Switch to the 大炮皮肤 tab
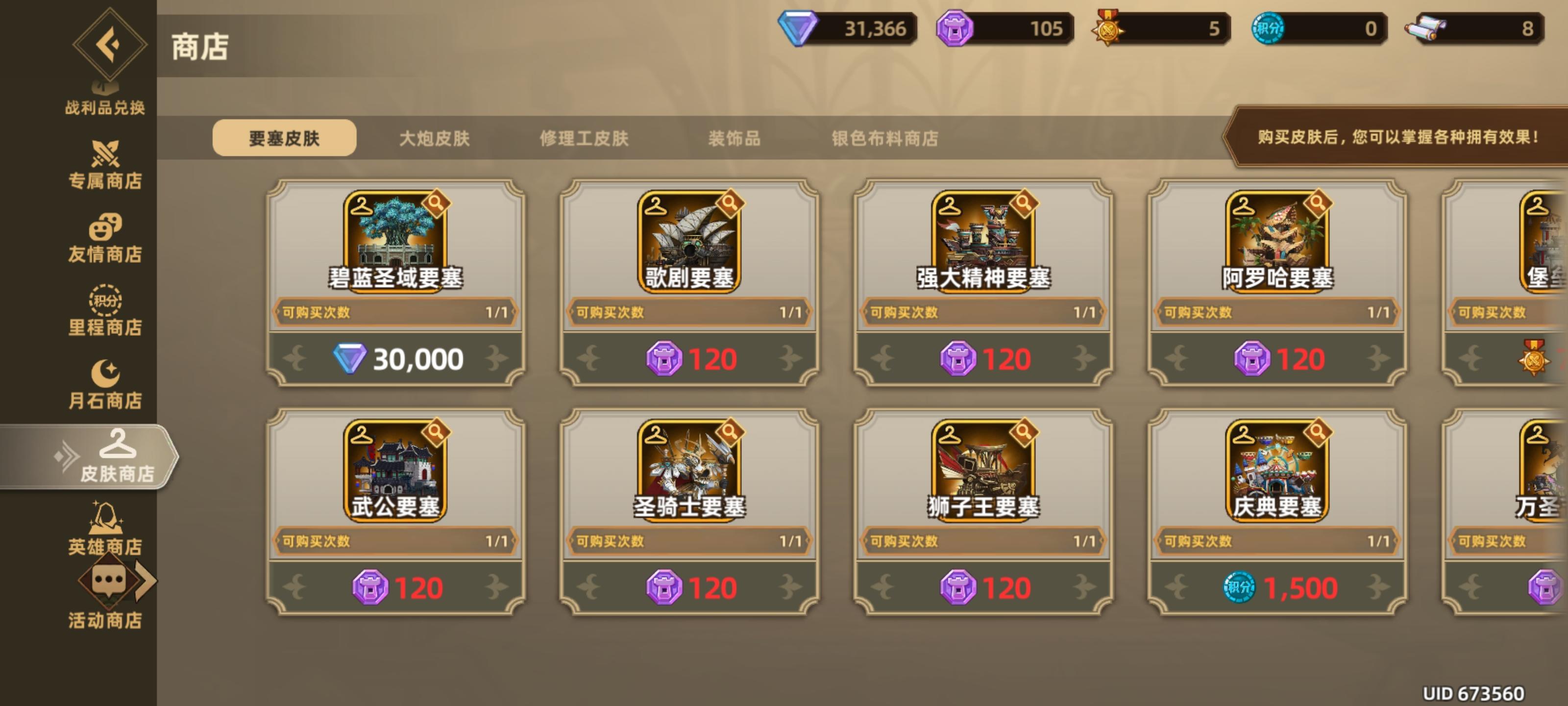The height and width of the screenshot is (706, 1568). tap(436, 139)
